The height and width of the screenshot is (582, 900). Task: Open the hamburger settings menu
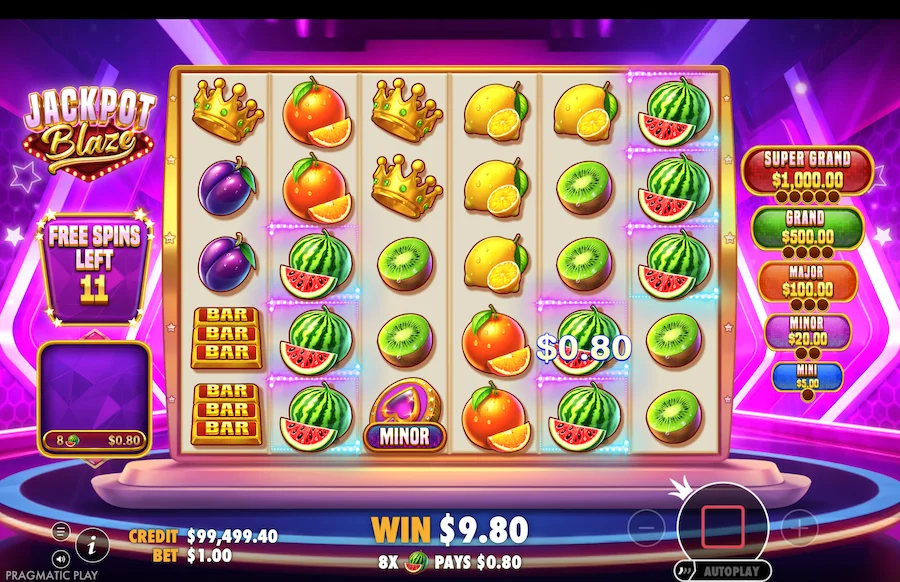click(61, 531)
